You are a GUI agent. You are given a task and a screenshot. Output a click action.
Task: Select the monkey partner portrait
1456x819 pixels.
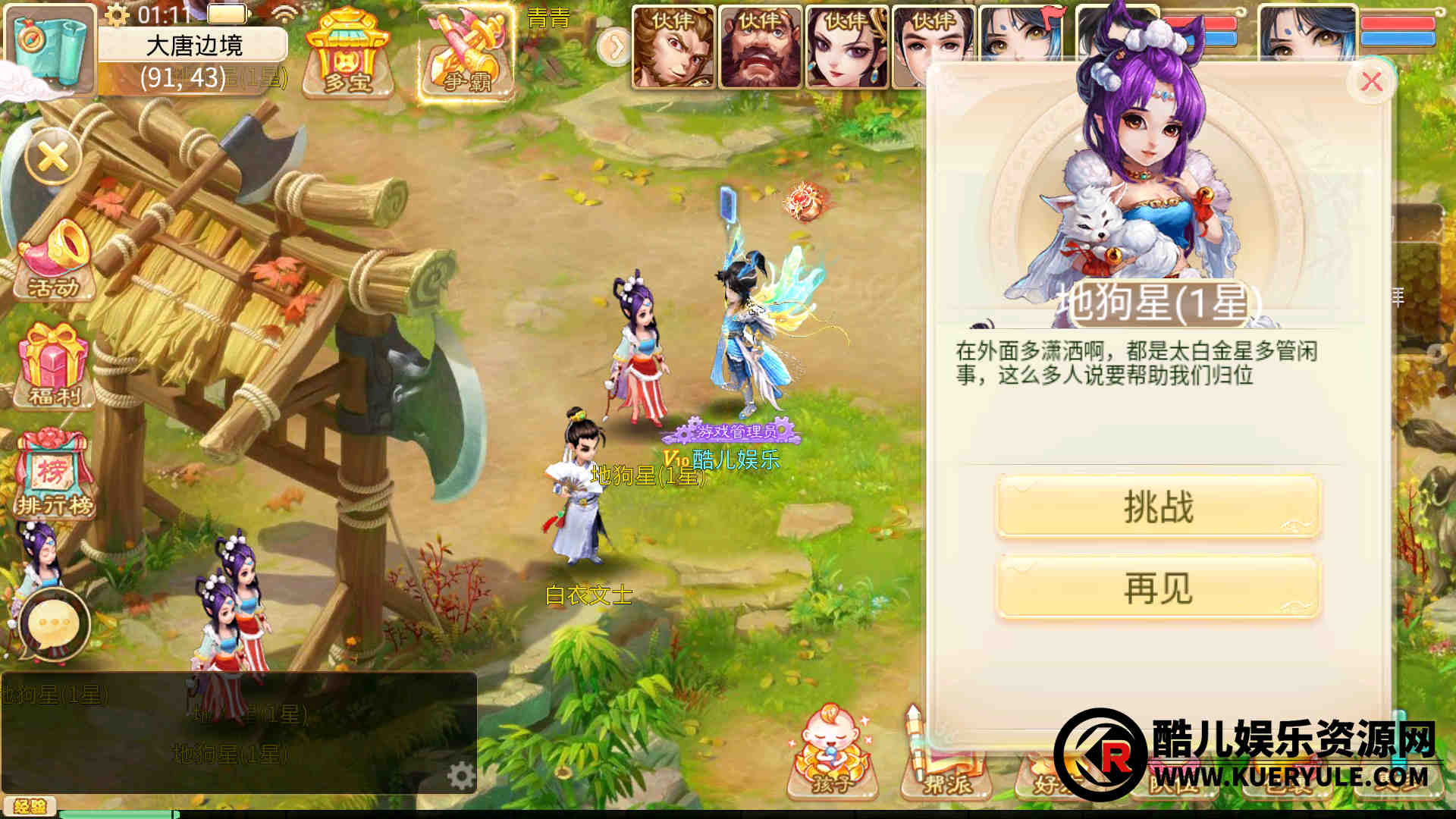(x=673, y=47)
